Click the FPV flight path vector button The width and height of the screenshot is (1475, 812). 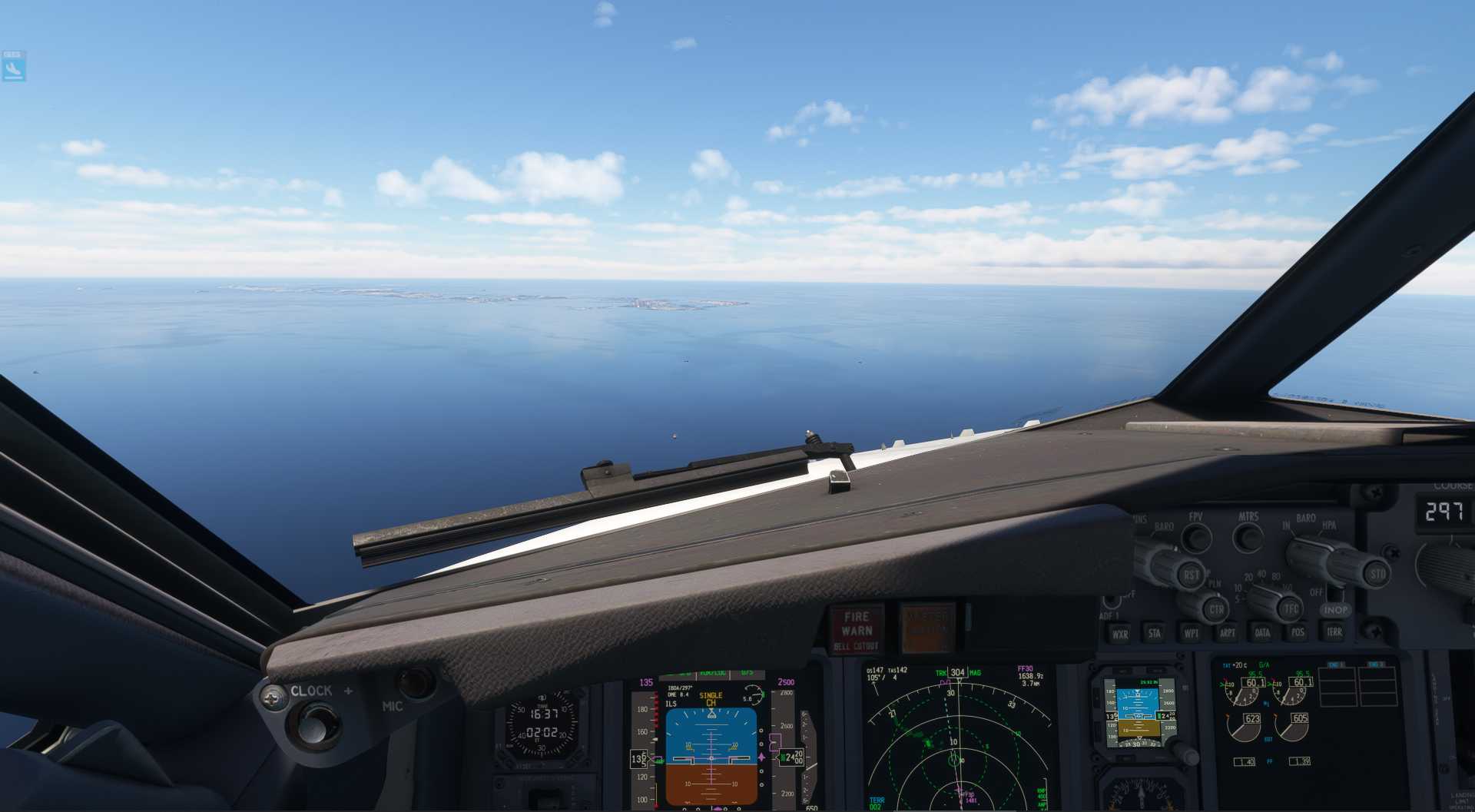click(1196, 538)
